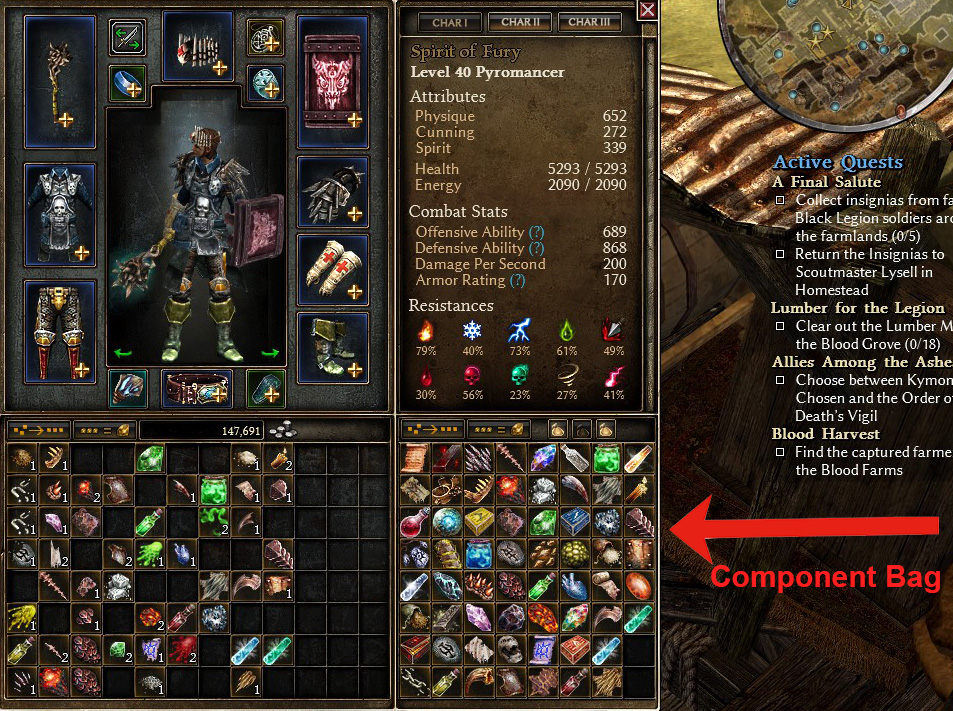Select the red potion flask in component bag

pyautogui.click(x=415, y=522)
